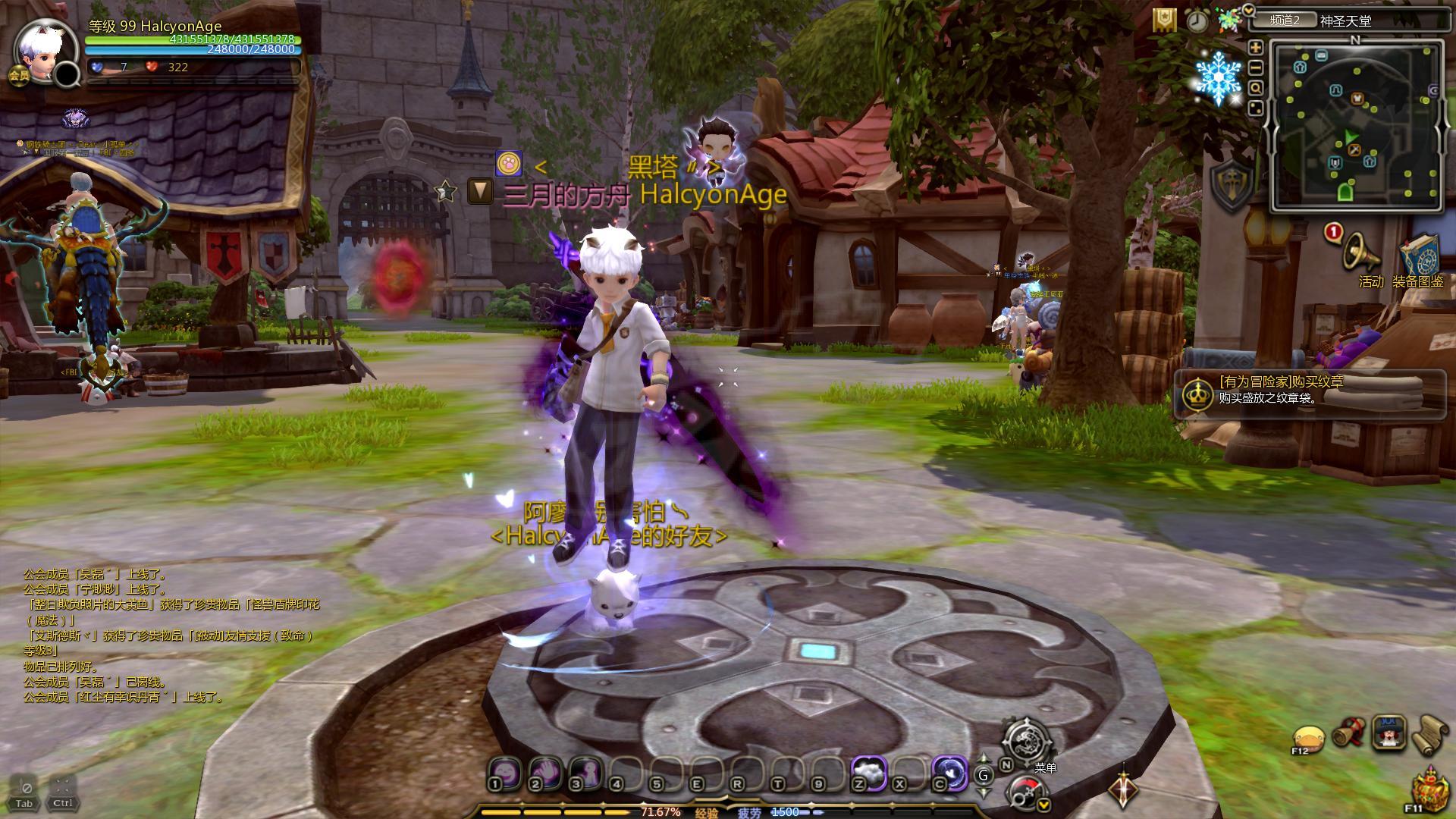
Task: Open the 装备图鉴 equipment codex book
Action: 1419,258
